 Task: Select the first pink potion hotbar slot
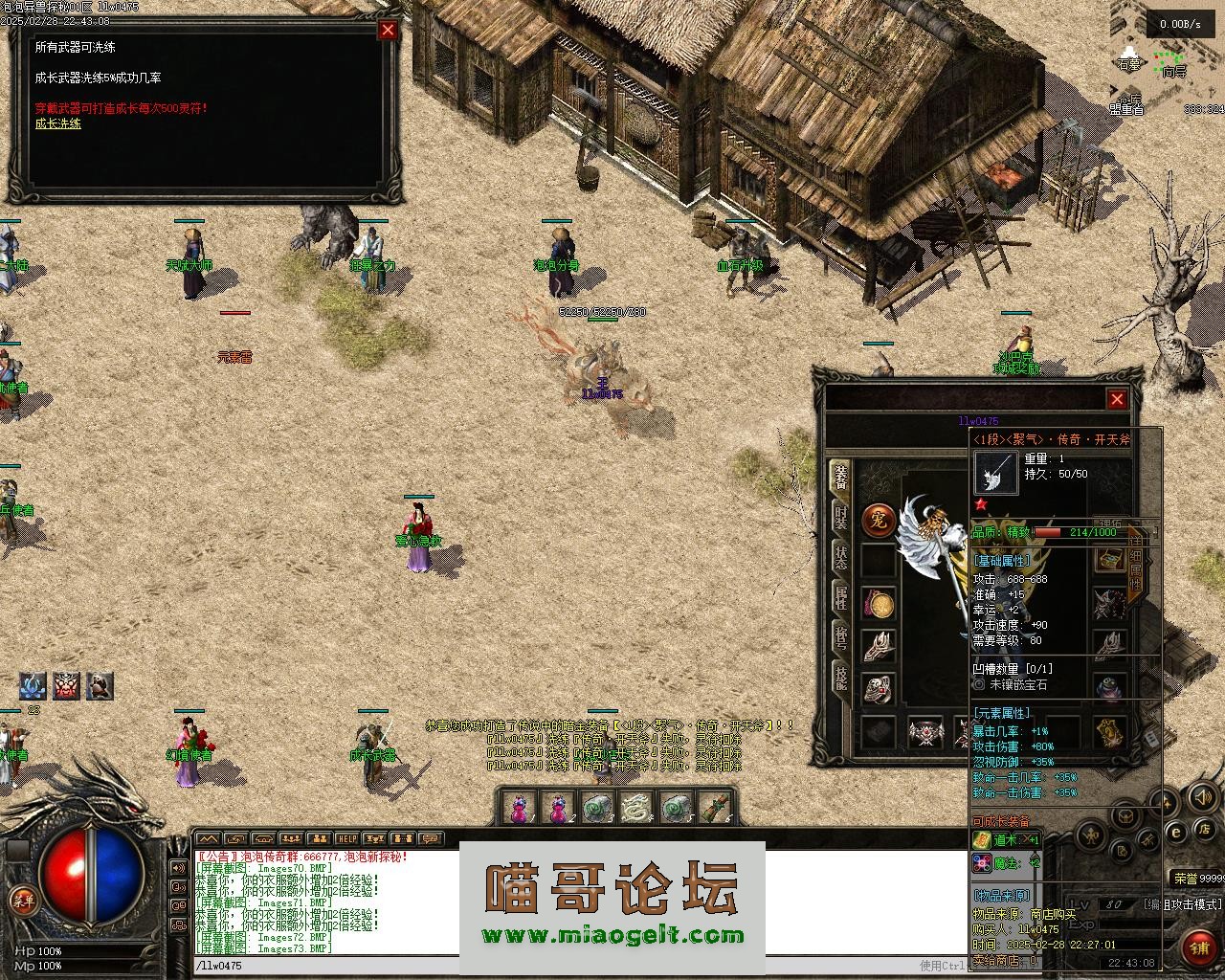click(518, 809)
